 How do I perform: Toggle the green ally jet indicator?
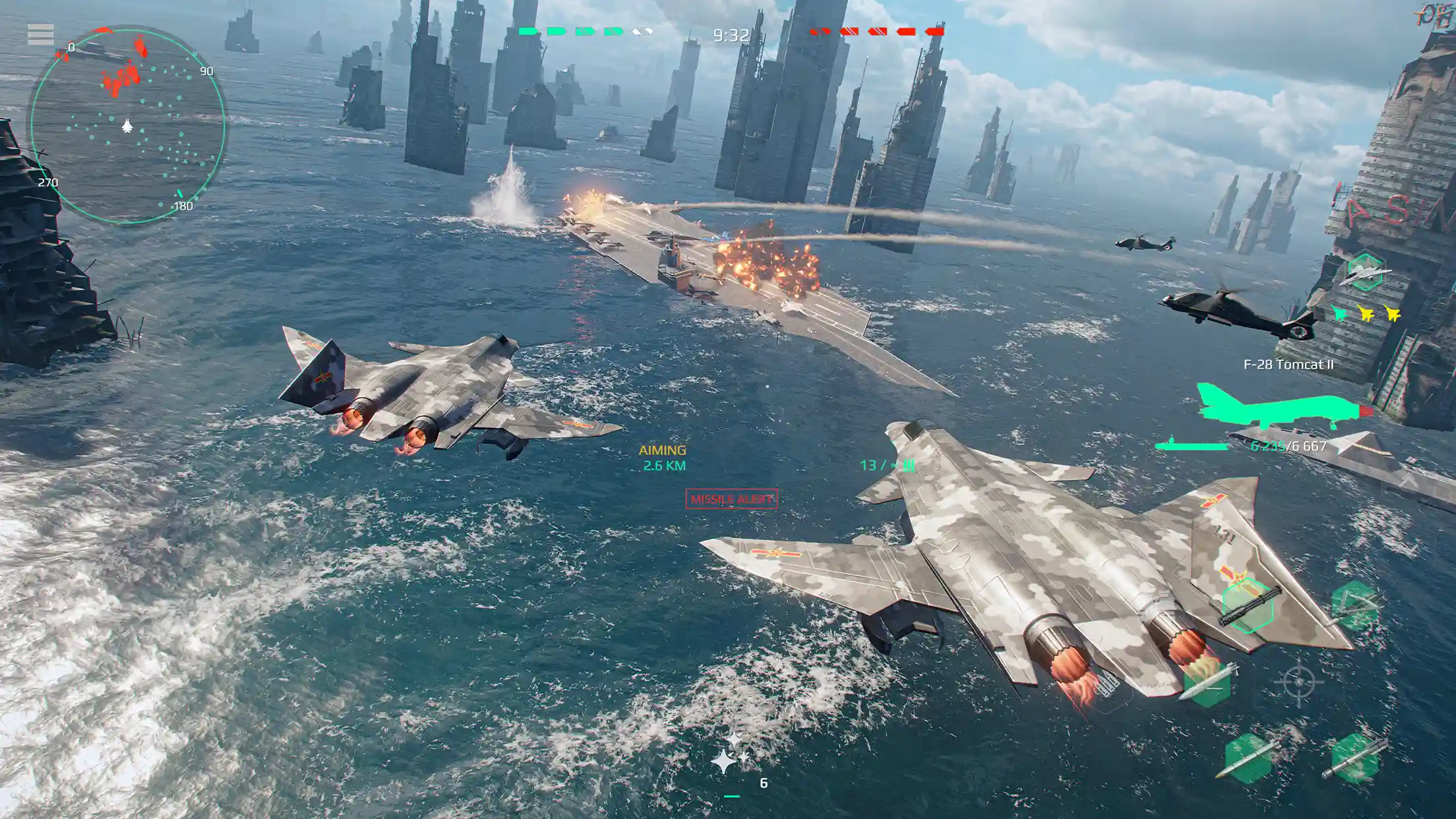(x=1340, y=314)
